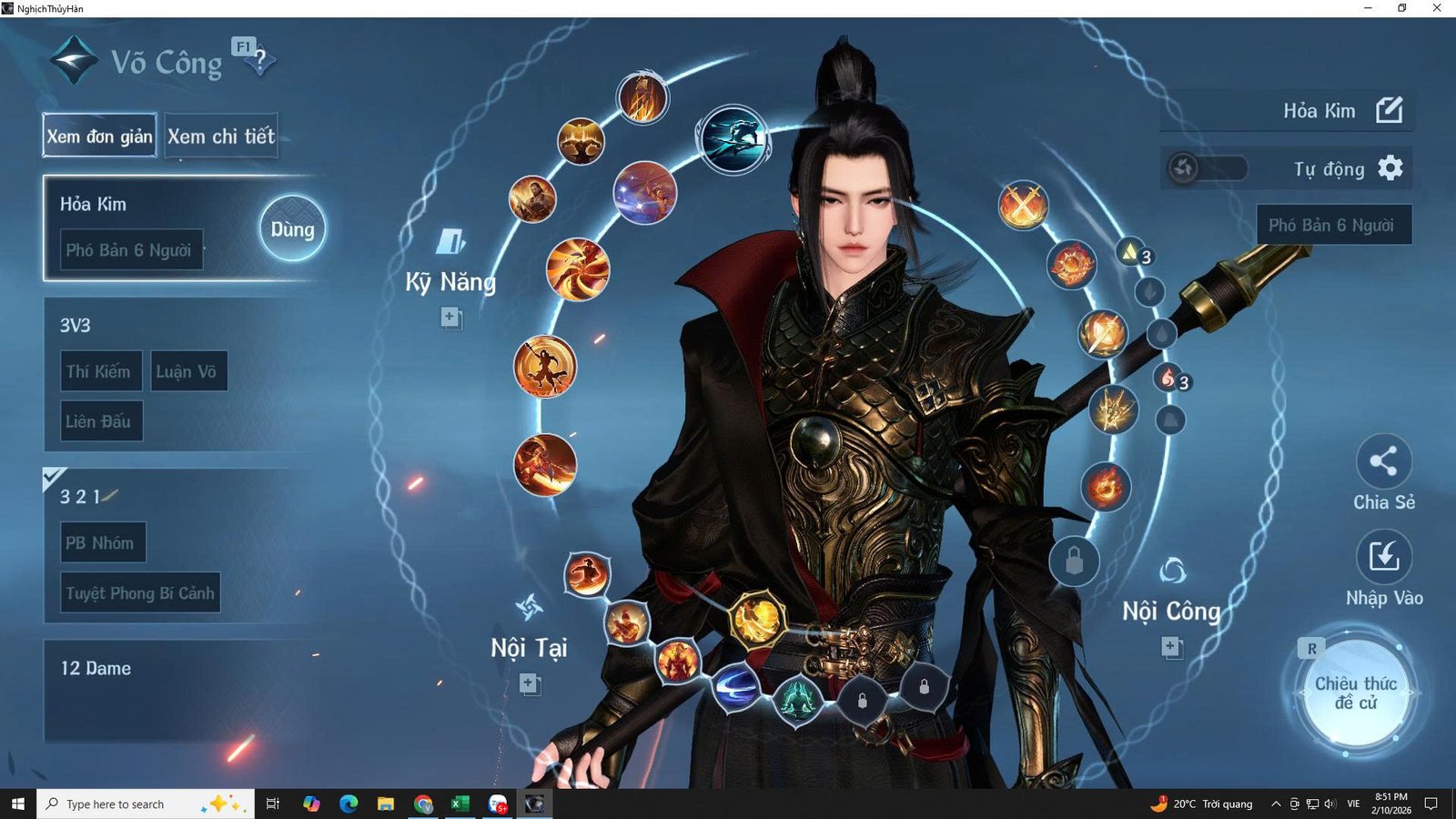Click the Dùng button for Hỏa Kim
The height and width of the screenshot is (819, 1456).
click(291, 229)
